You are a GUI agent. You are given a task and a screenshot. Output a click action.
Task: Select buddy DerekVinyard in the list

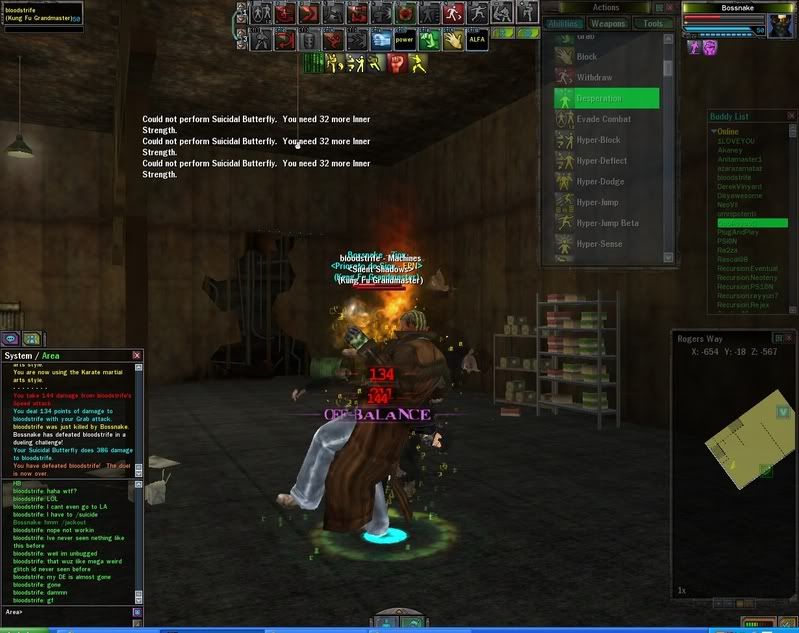click(741, 186)
